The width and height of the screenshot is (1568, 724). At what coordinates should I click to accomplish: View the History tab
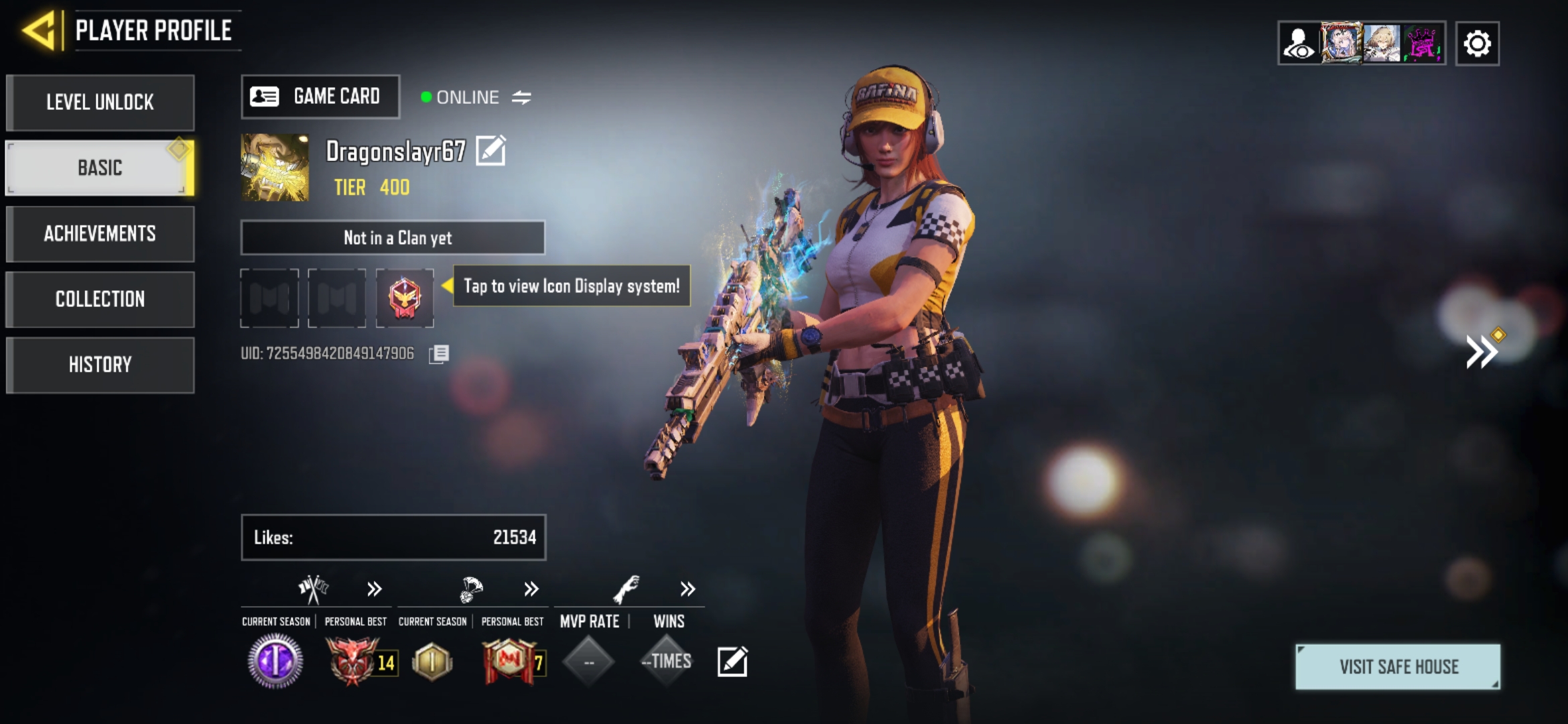[x=101, y=365]
